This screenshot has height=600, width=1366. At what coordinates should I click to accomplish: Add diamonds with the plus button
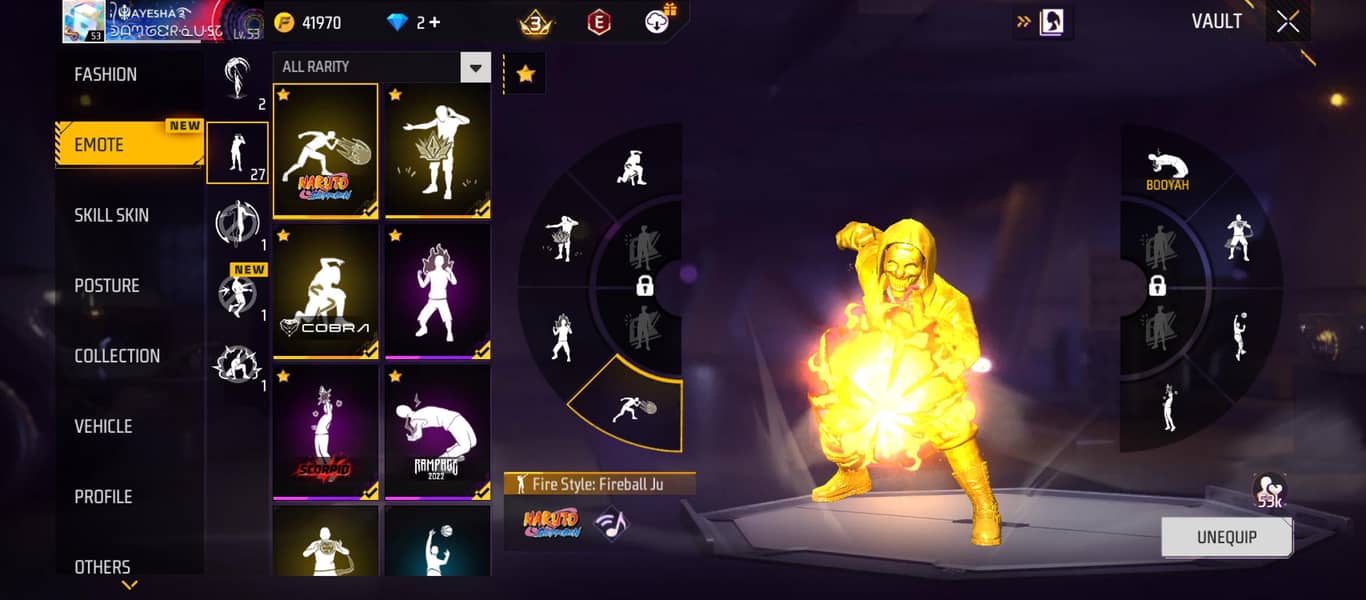pyautogui.click(x=434, y=22)
